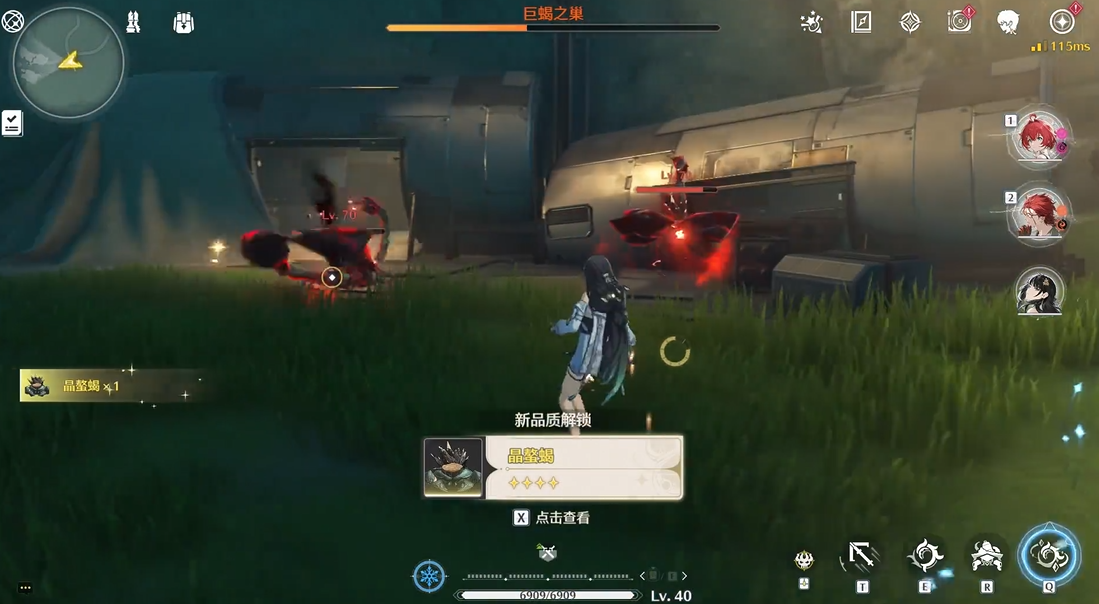Open the compass guidebook
This screenshot has width=1099, height=604.
click(x=861, y=22)
